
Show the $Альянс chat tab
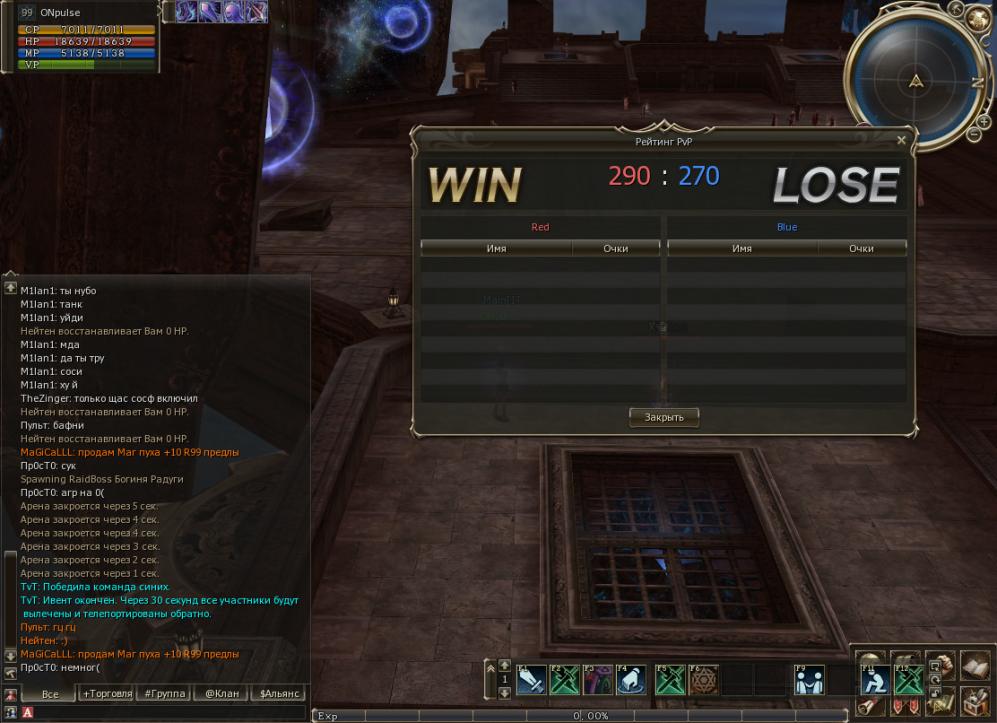point(279,693)
